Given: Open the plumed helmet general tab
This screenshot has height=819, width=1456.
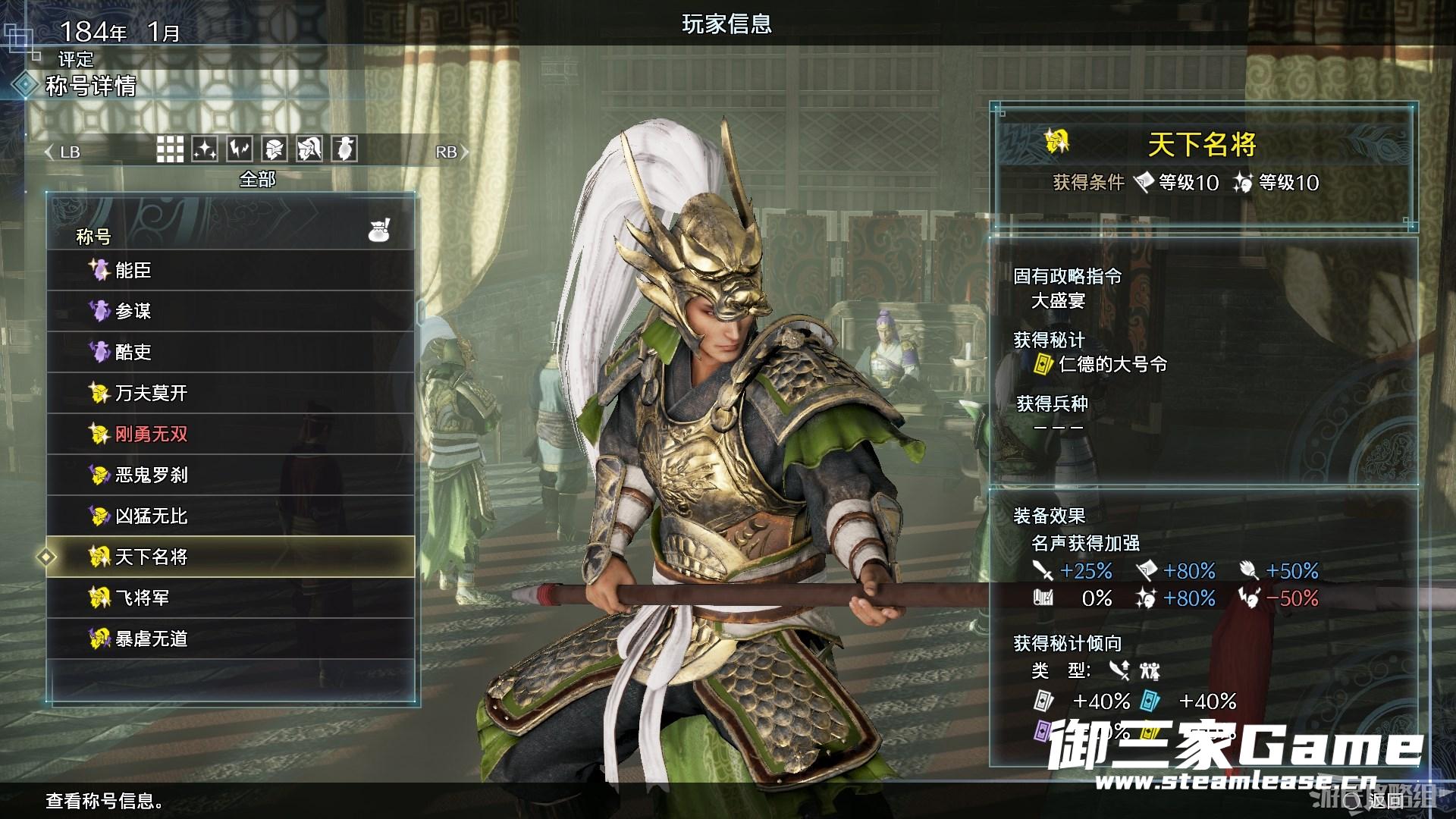Looking at the screenshot, I should pyautogui.click(x=309, y=149).
